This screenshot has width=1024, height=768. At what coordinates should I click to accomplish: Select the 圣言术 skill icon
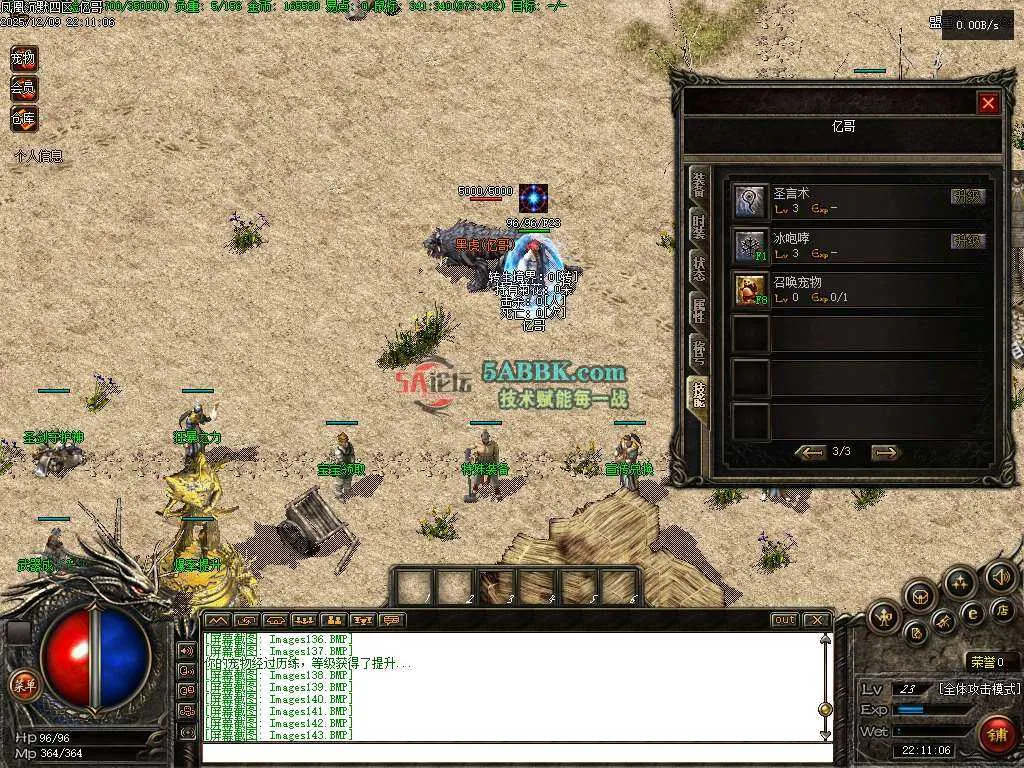point(750,201)
